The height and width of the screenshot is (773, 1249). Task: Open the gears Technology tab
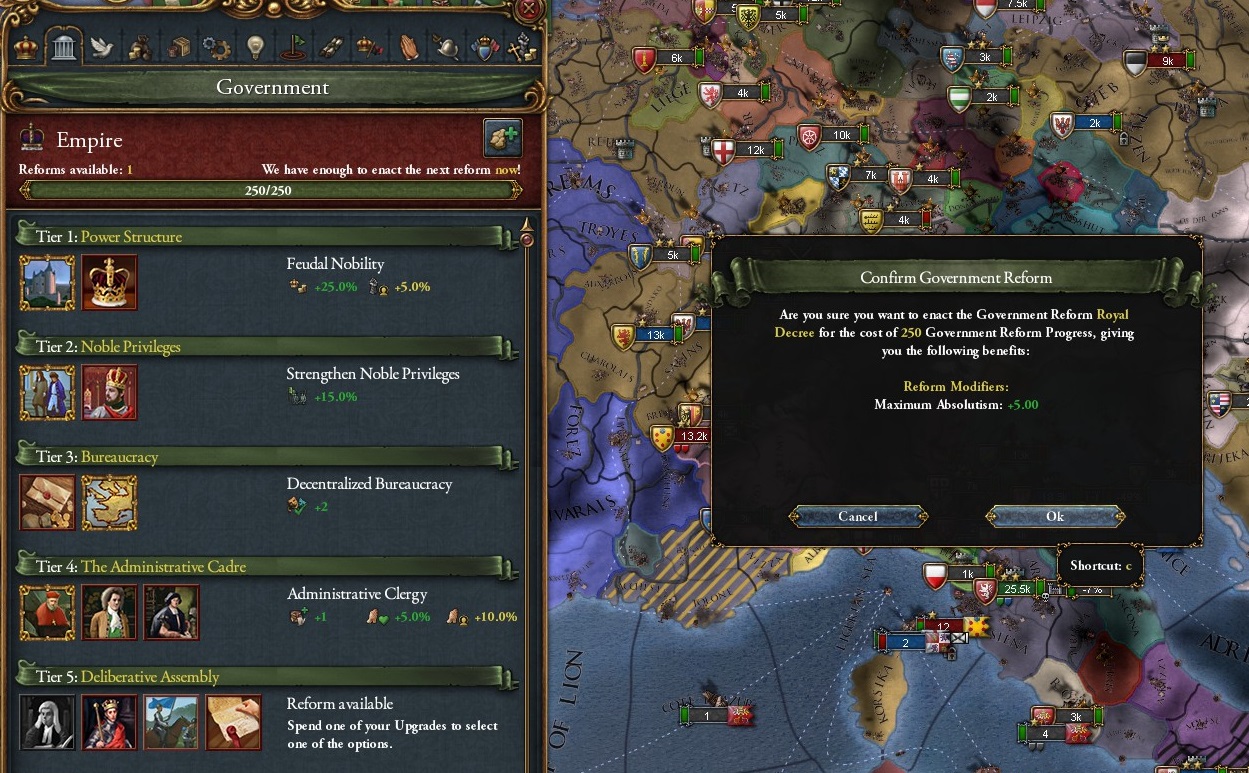click(x=216, y=46)
